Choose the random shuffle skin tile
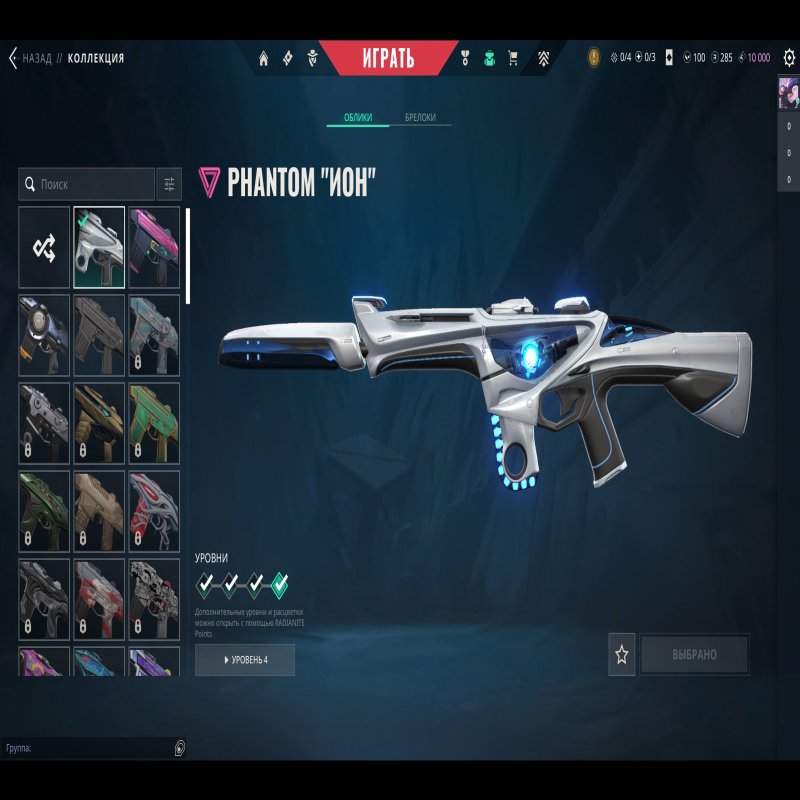 click(44, 247)
